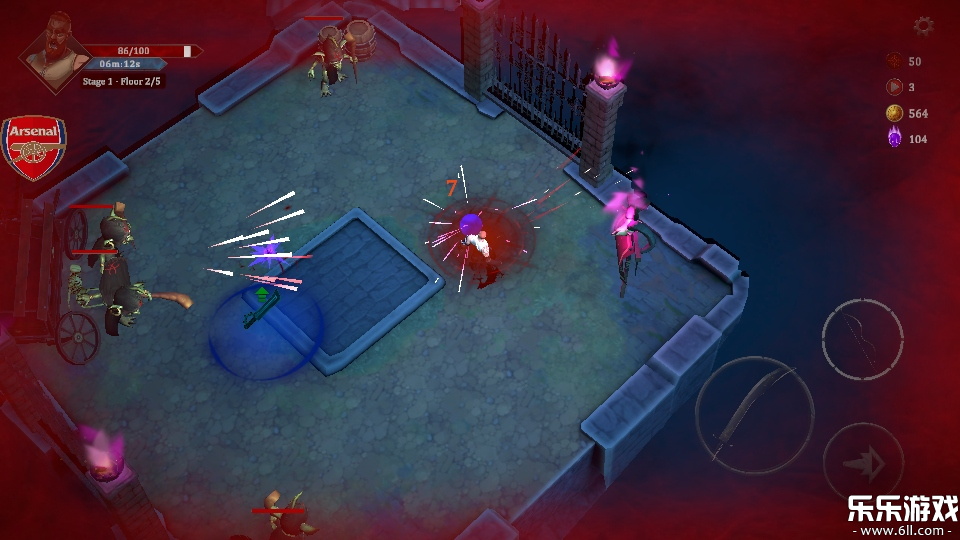Click the Arsenal crest badge
Image resolution: width=960 pixels, height=540 pixels.
[x=33, y=147]
